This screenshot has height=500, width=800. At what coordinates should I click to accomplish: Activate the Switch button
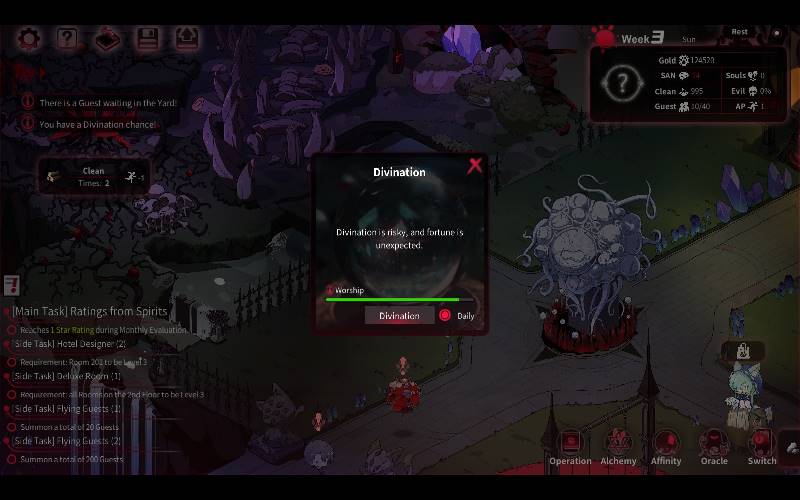point(762,446)
